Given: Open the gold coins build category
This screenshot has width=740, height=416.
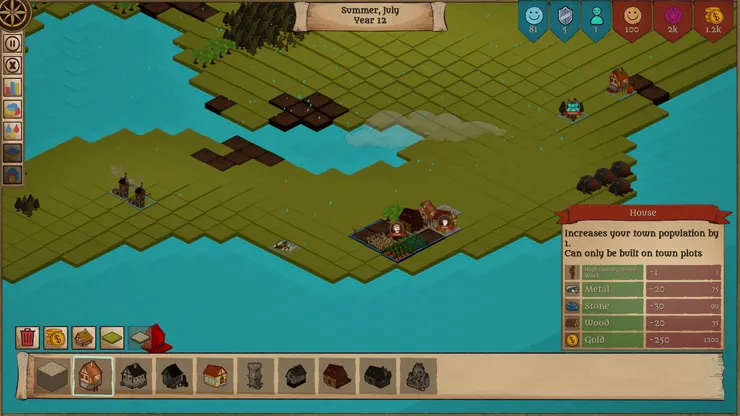Looking at the screenshot, I should pyautogui.click(x=55, y=338).
